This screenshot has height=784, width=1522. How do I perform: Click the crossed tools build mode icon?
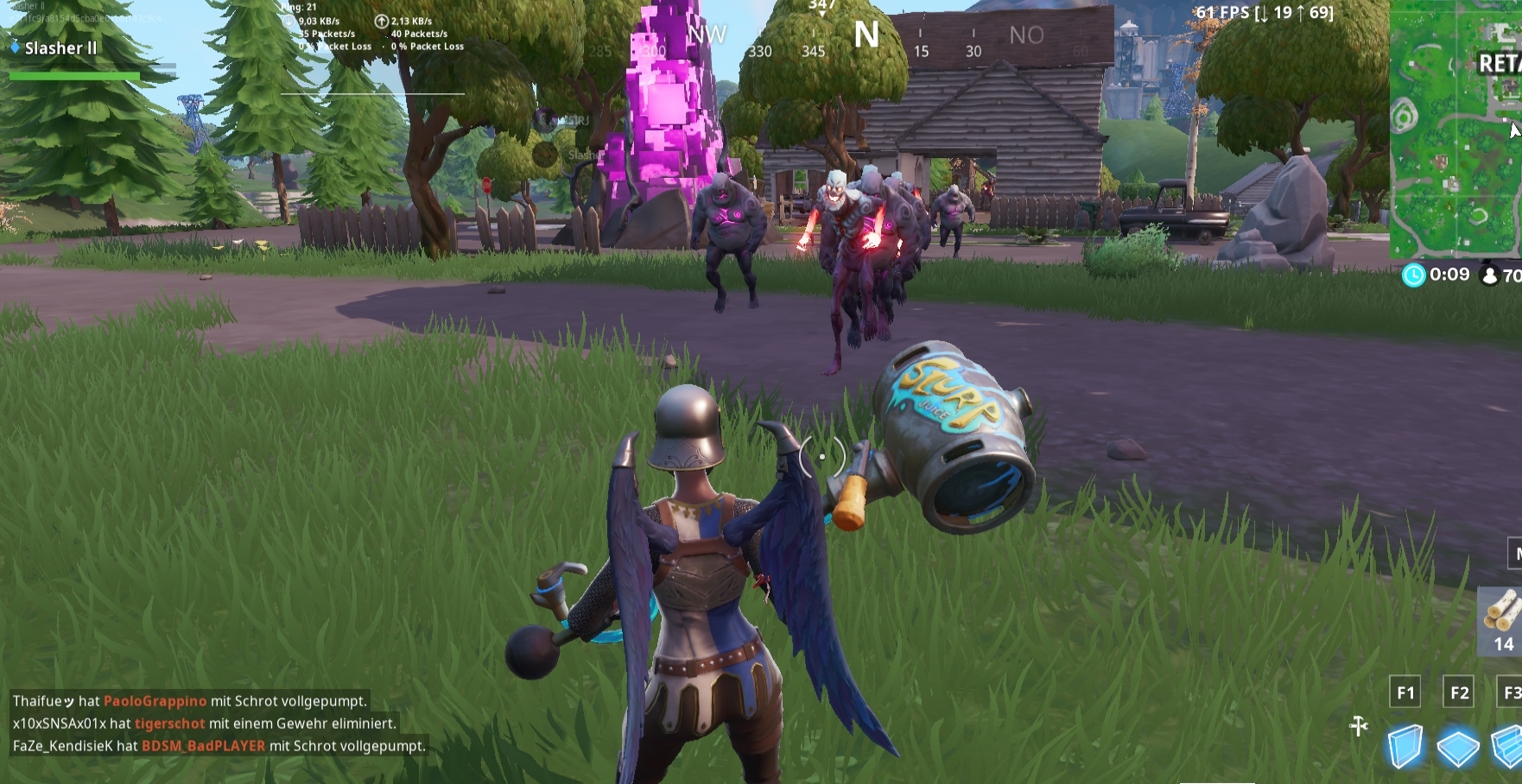[1359, 726]
